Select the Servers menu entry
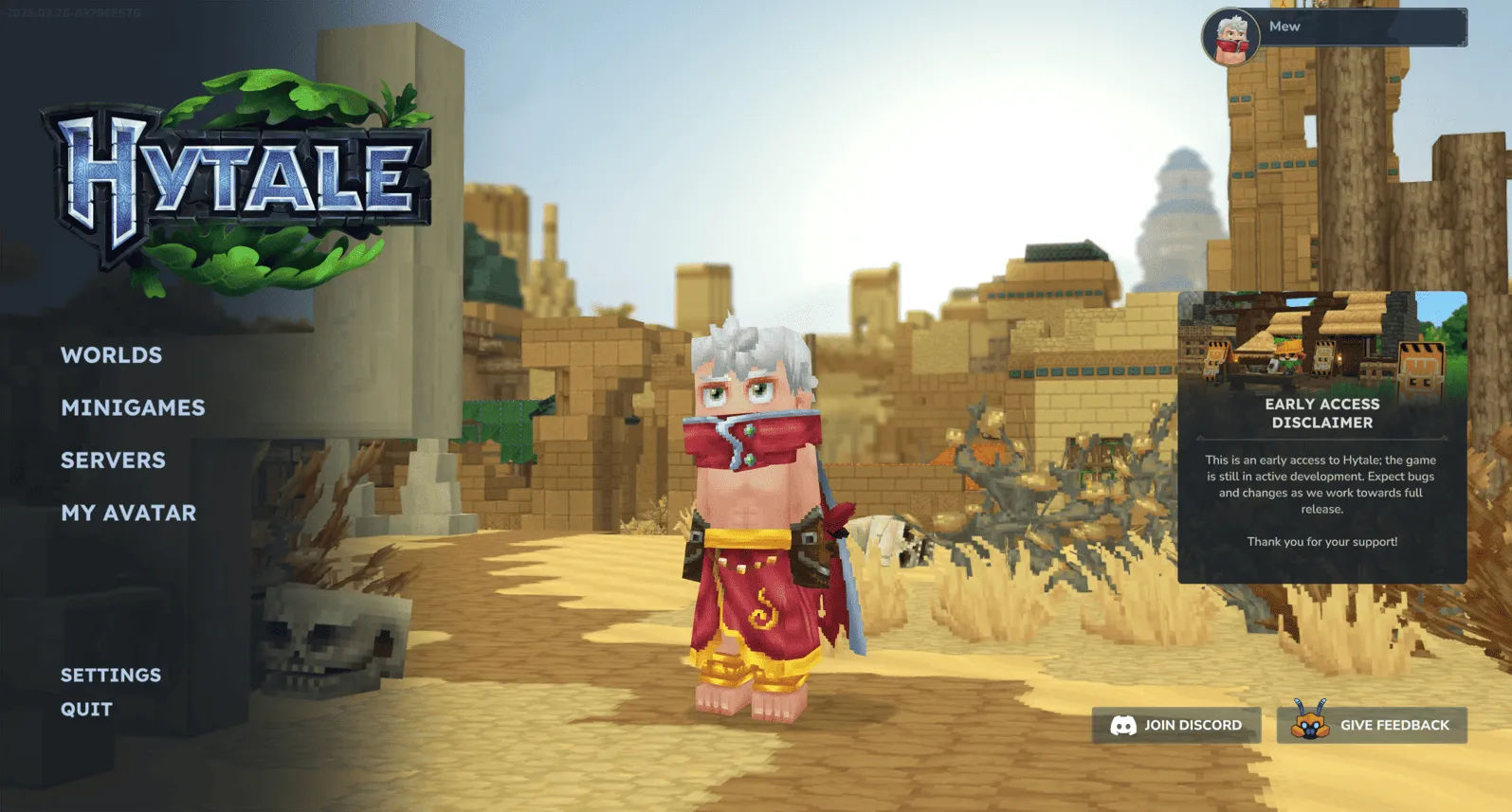 tap(113, 460)
